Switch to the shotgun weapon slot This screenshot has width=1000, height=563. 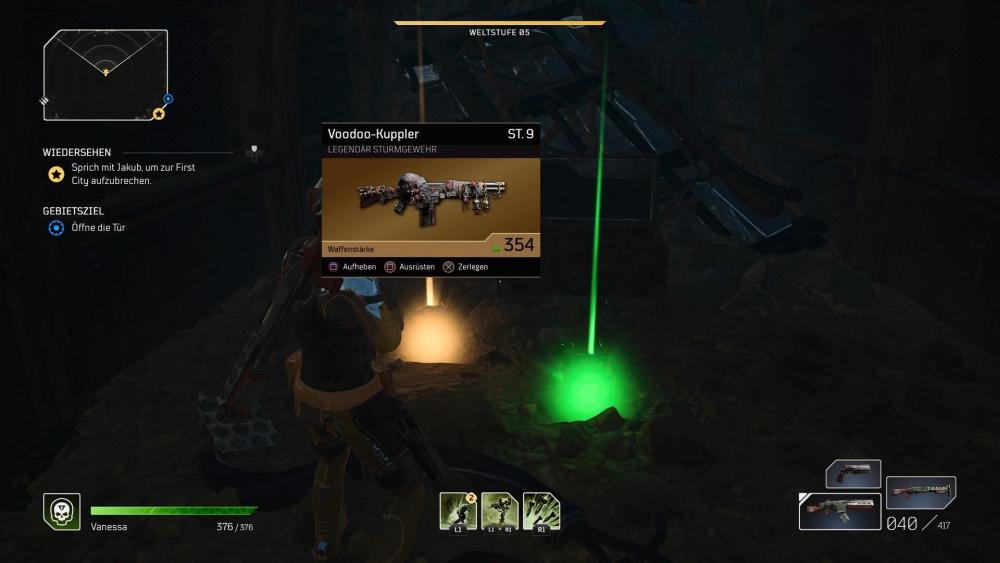pos(921,491)
